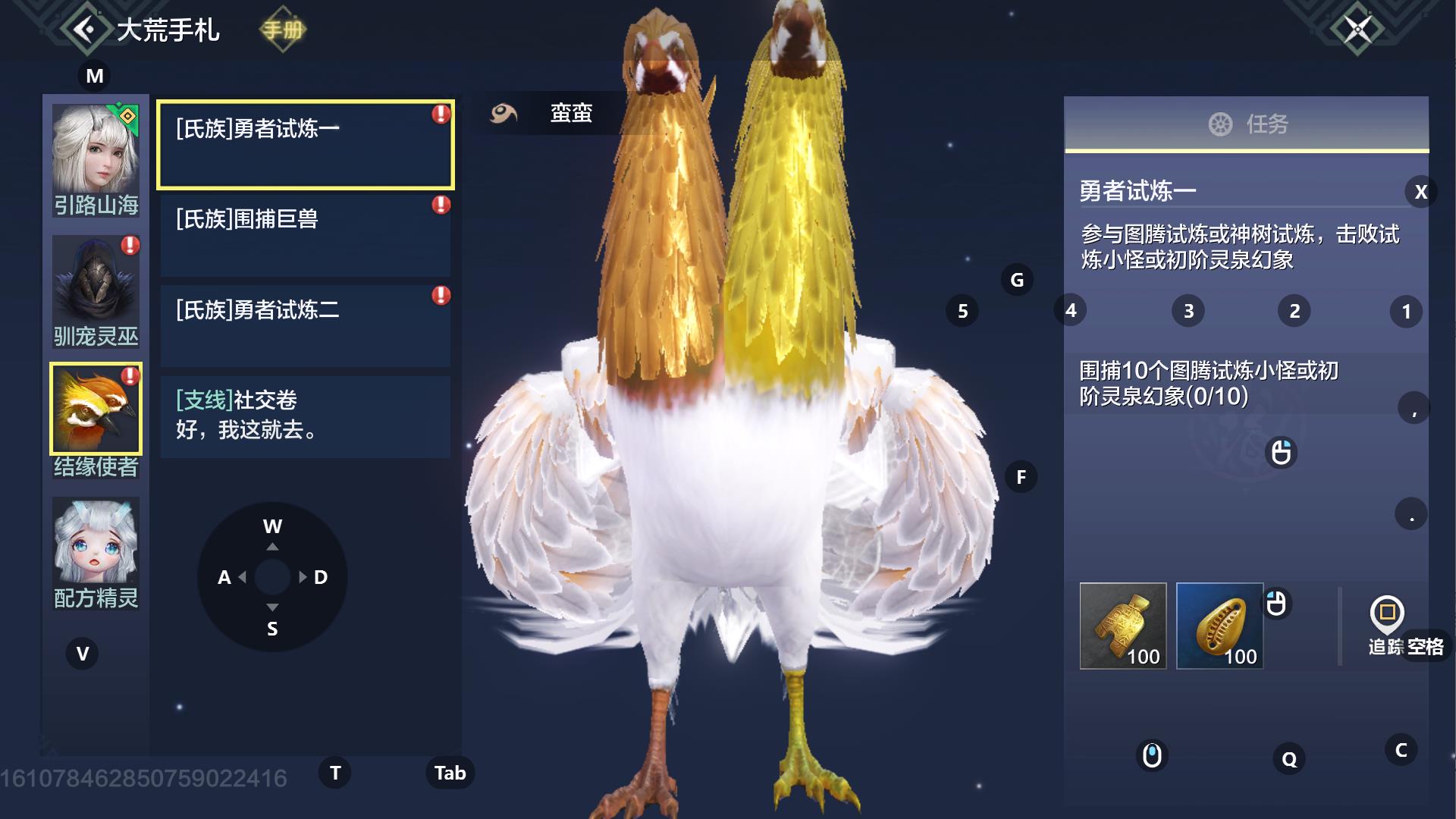Dismiss 勇者试炼一 panel with X button

pos(1420,192)
